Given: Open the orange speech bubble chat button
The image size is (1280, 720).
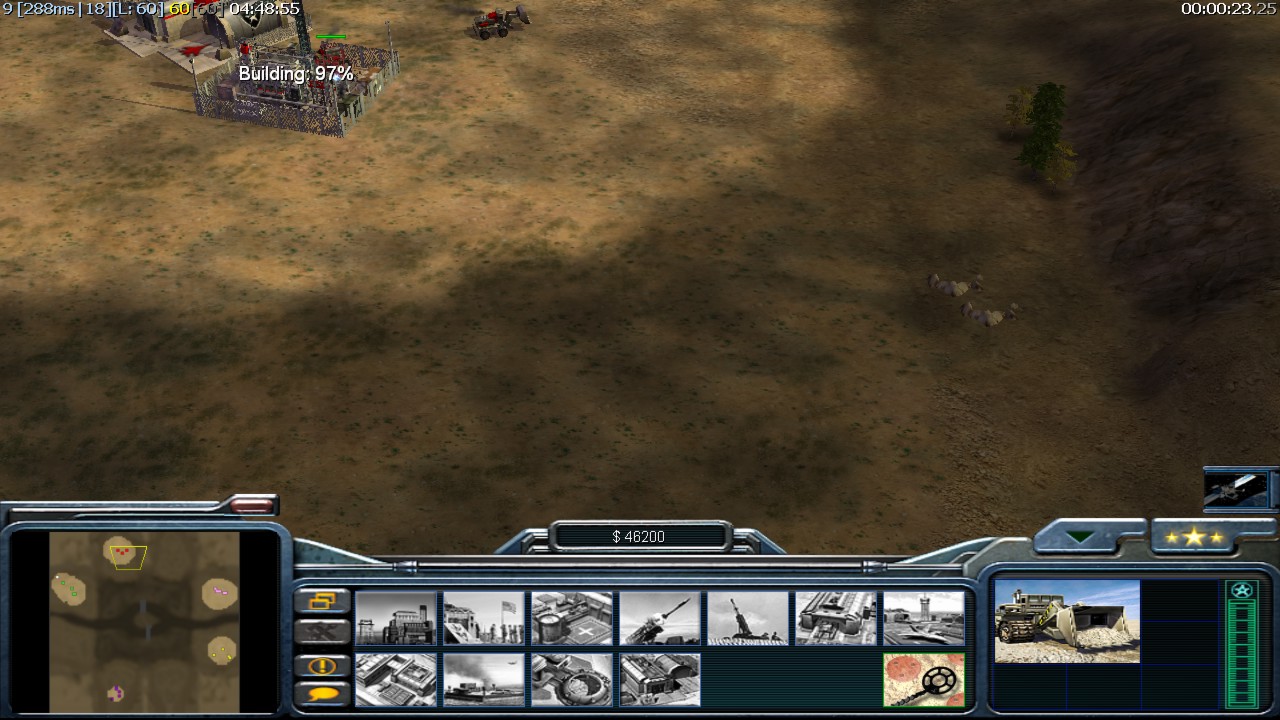Looking at the screenshot, I should tap(323, 692).
